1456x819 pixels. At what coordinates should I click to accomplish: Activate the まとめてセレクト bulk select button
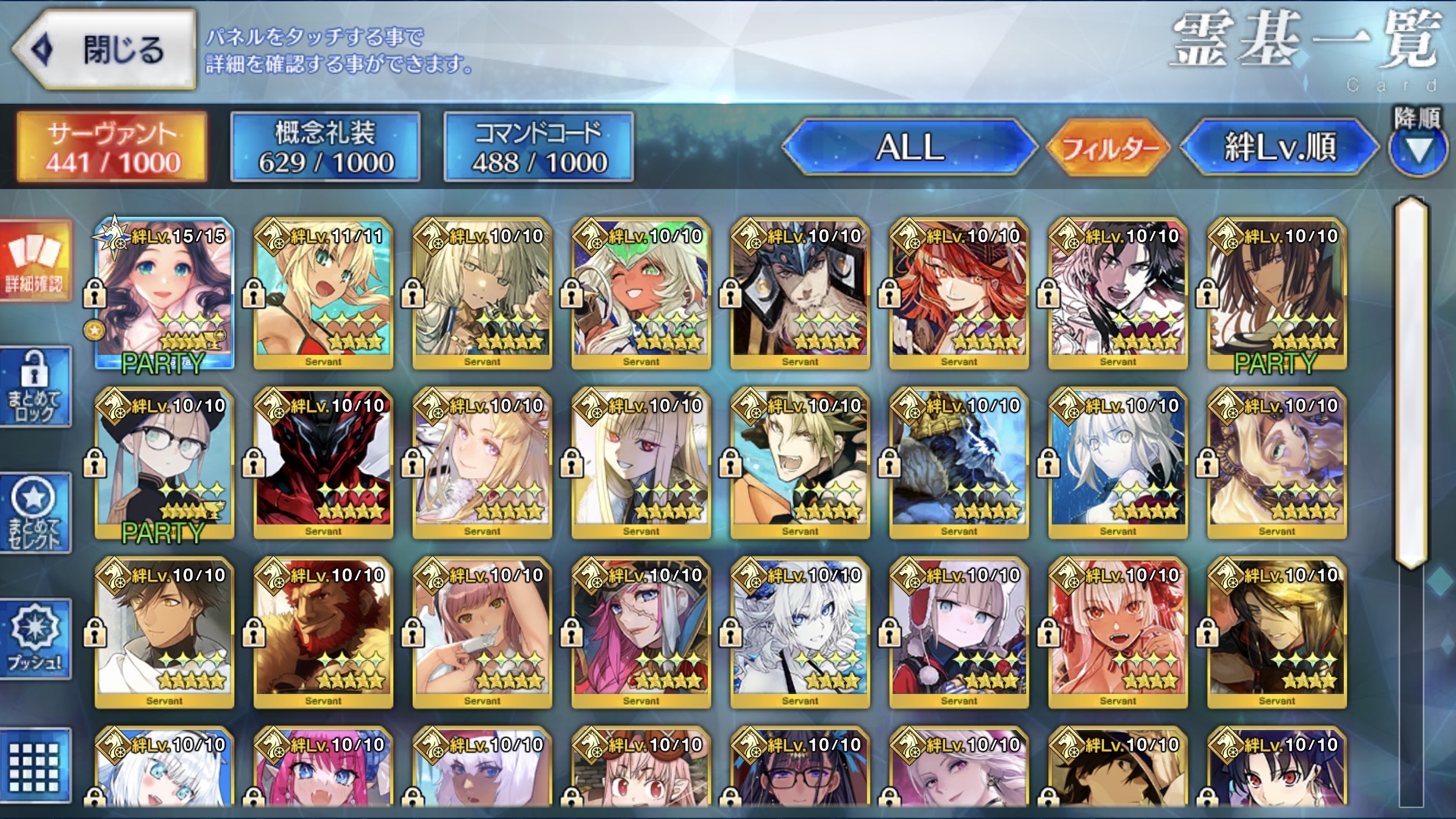[x=35, y=513]
